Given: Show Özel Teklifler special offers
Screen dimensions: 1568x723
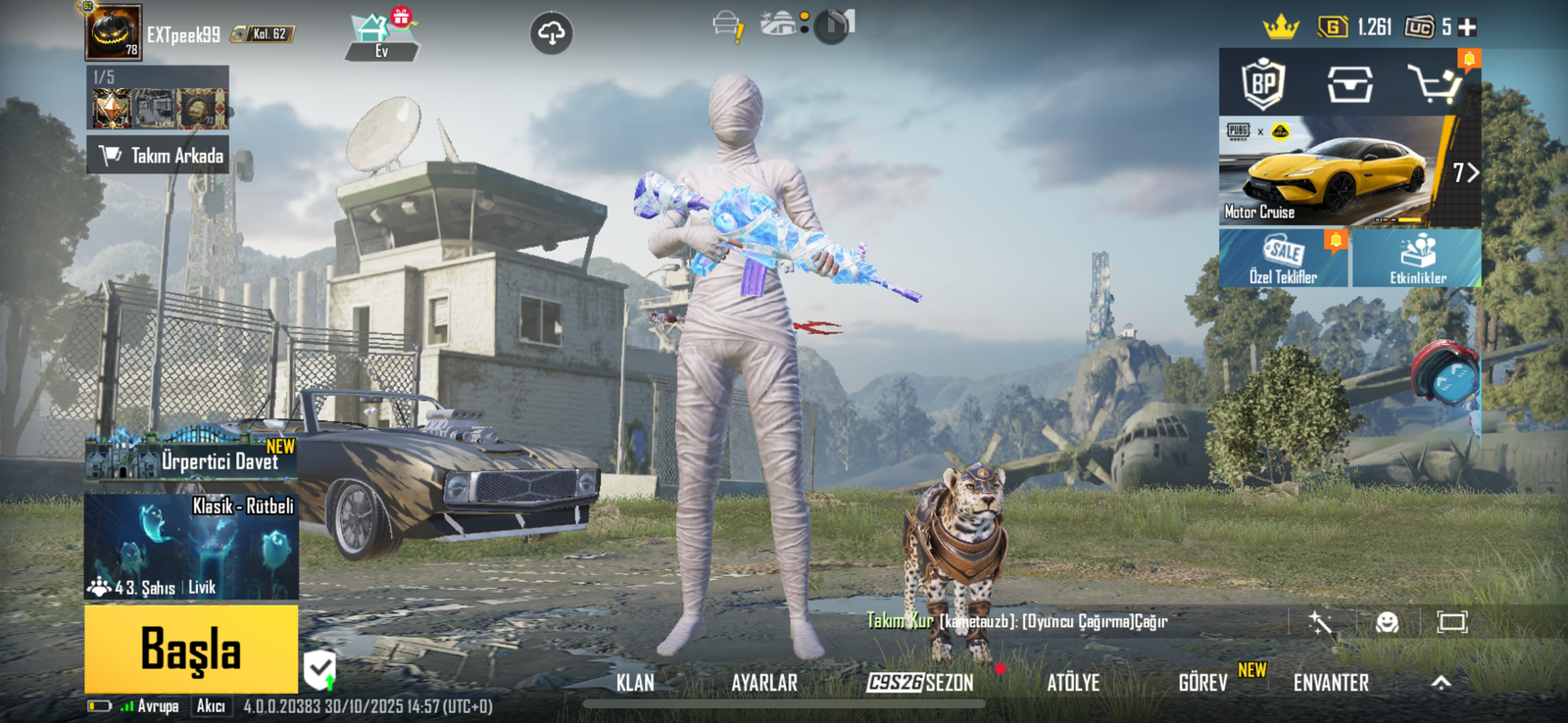Looking at the screenshot, I should click(1283, 259).
